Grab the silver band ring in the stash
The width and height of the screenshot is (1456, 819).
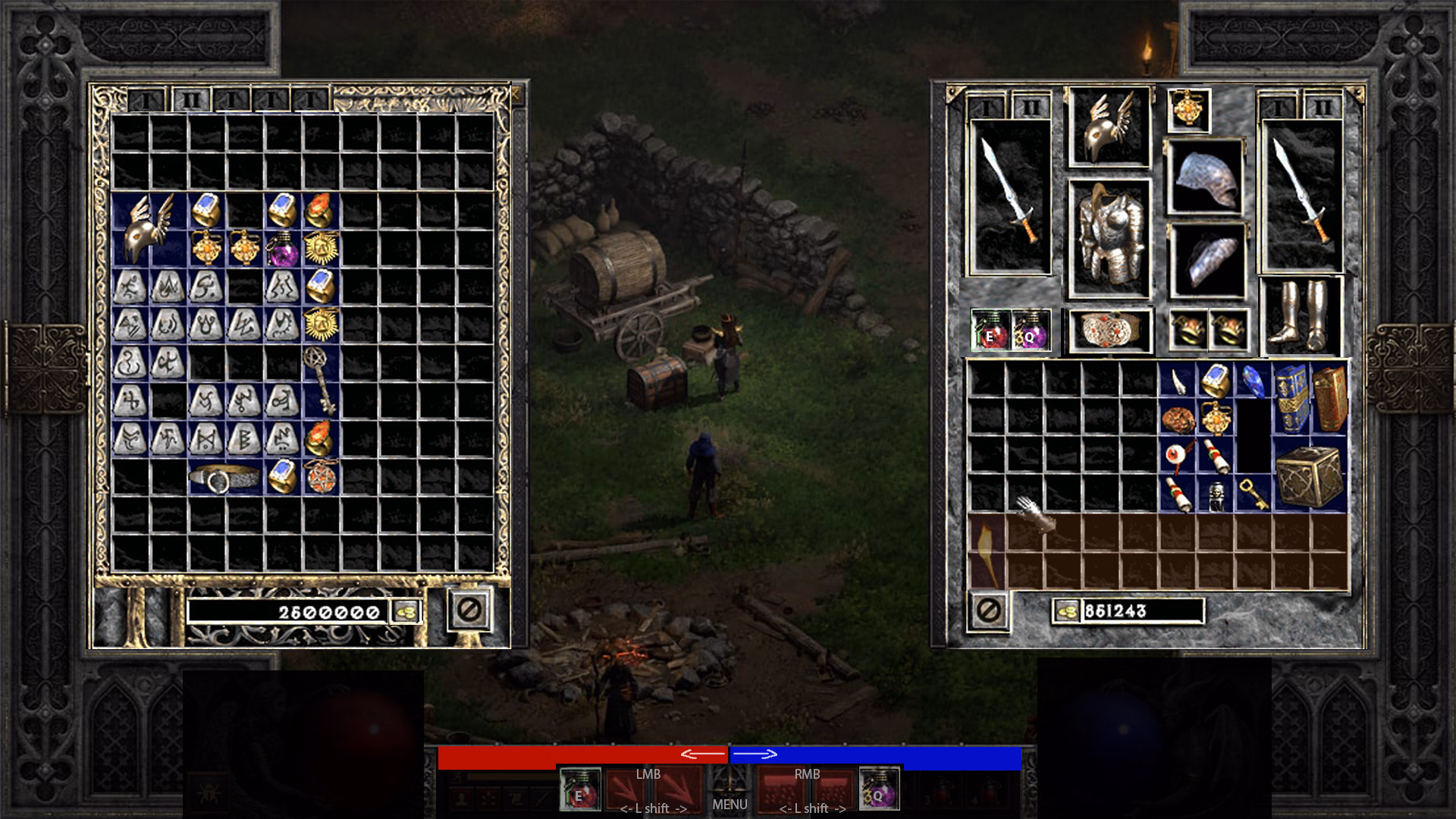[224, 478]
